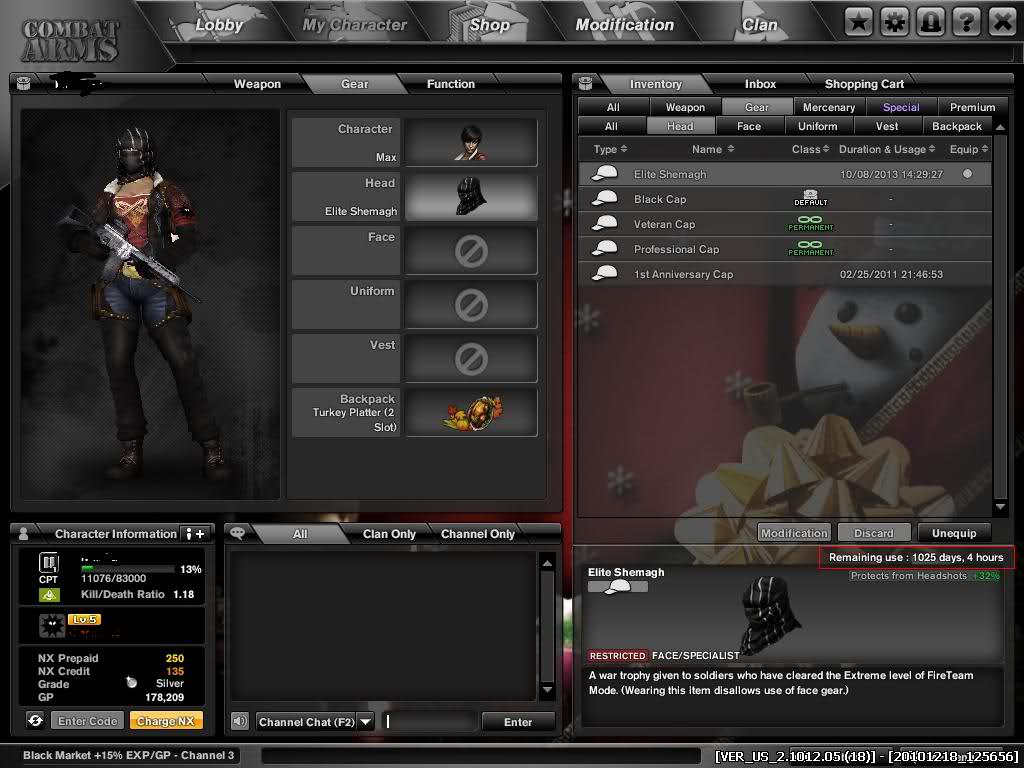1024x768 pixels.
Task: Select the Turkey Platter backpack slot
Action: (x=471, y=412)
